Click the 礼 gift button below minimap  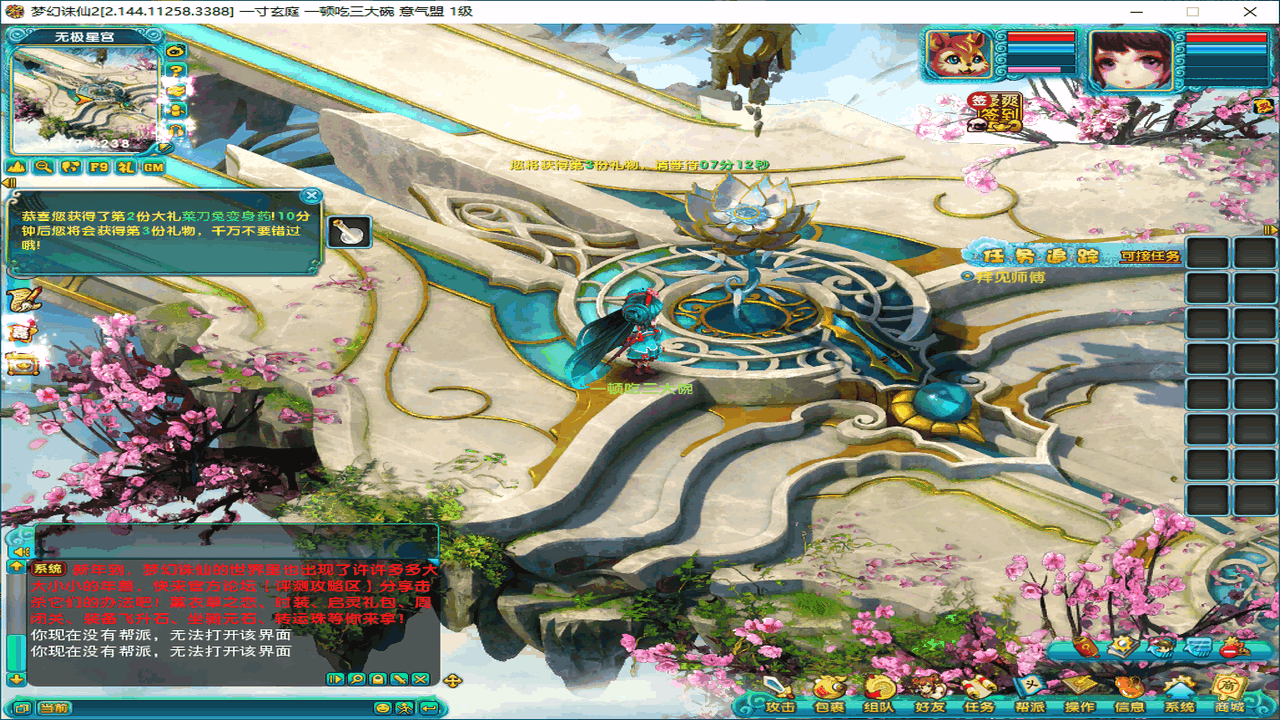[126, 167]
